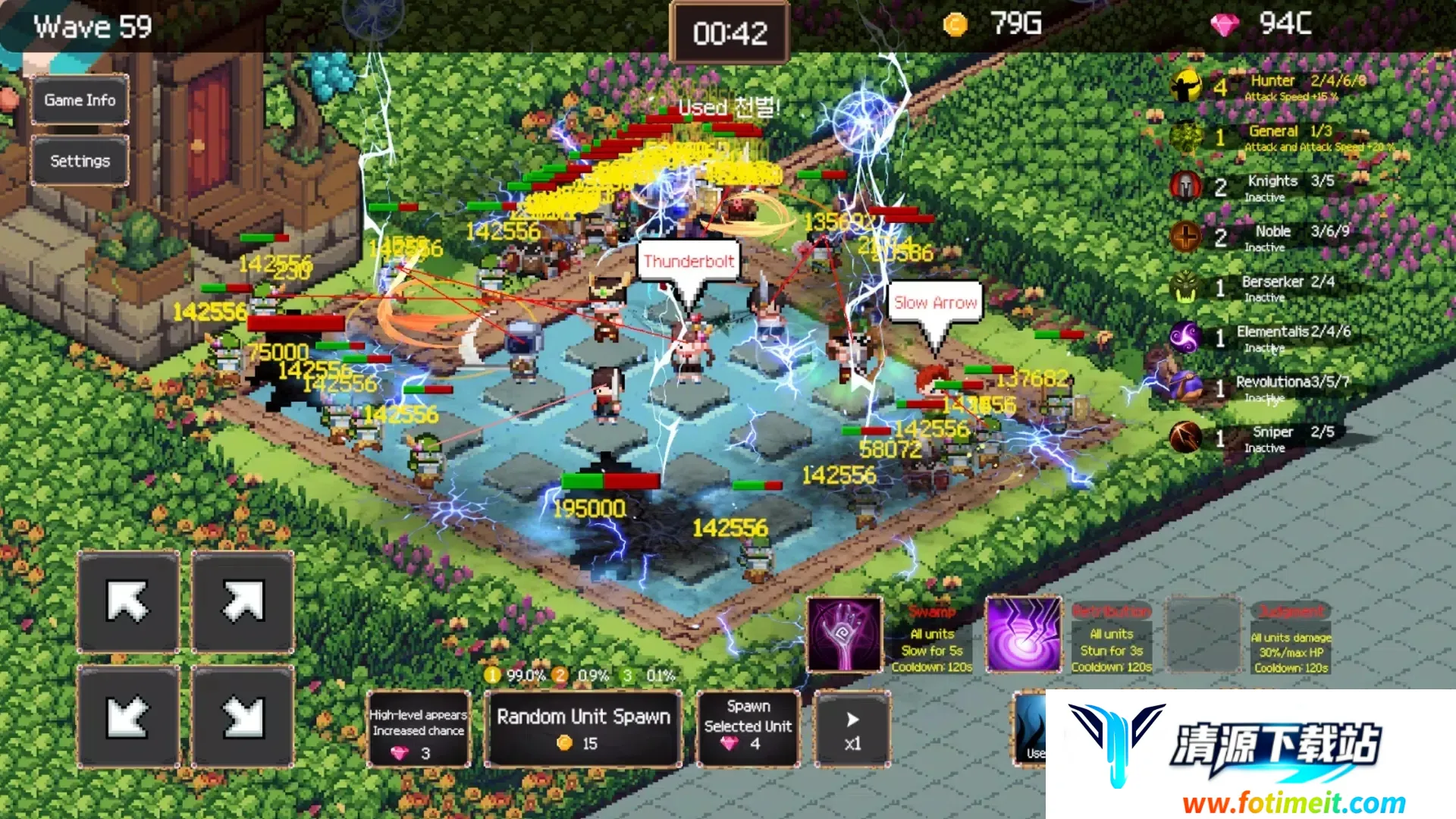The image size is (1456, 819).
Task: Select the Knights helmet synergy icon
Action: [1186, 187]
